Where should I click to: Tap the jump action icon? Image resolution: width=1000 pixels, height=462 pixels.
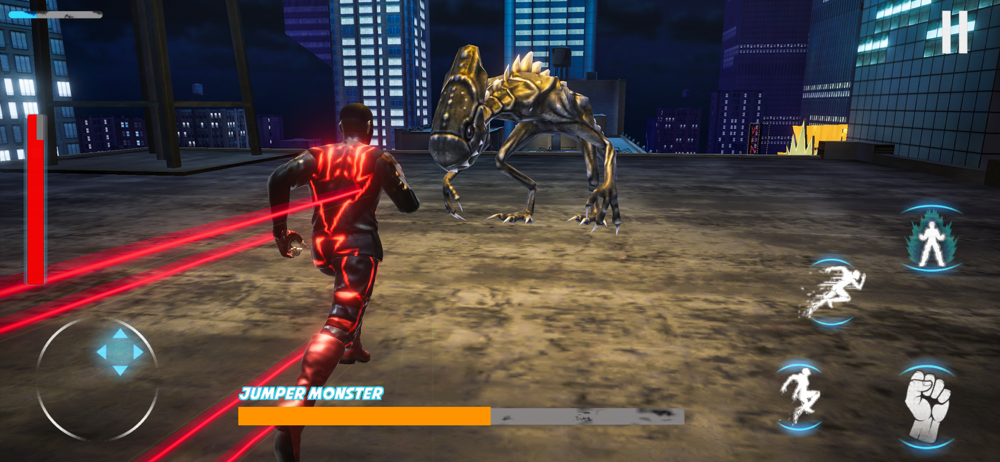pos(799,394)
